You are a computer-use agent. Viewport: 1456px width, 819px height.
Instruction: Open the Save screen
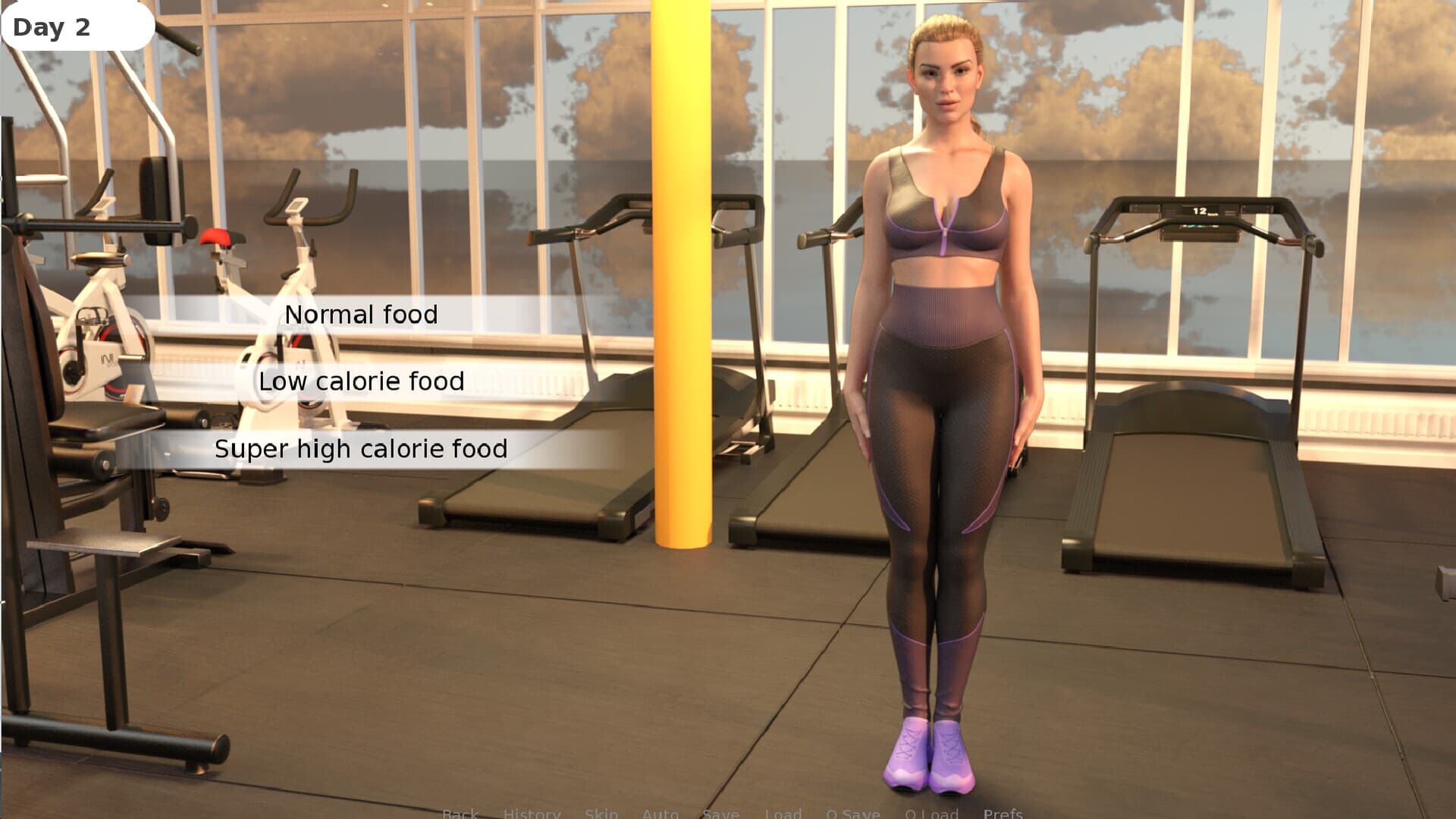point(721,814)
